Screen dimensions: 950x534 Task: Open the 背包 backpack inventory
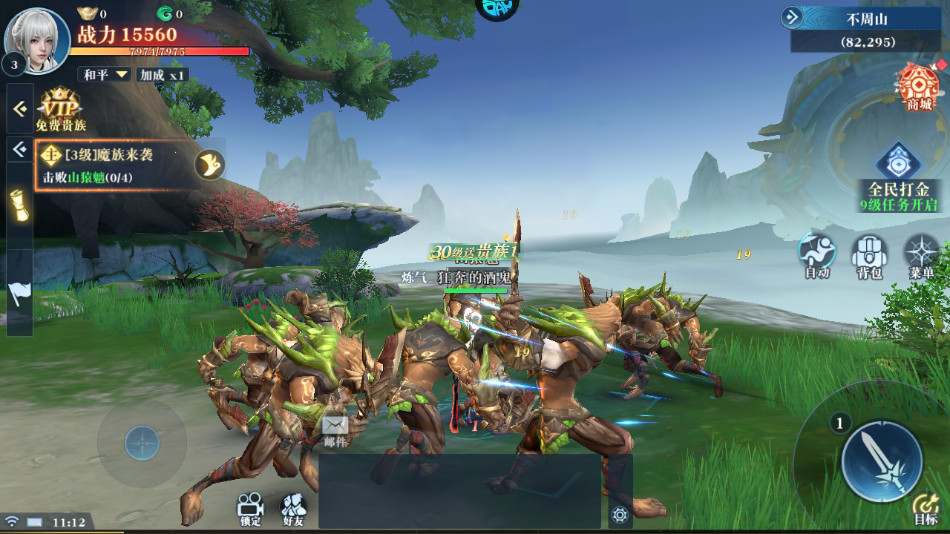[869, 256]
